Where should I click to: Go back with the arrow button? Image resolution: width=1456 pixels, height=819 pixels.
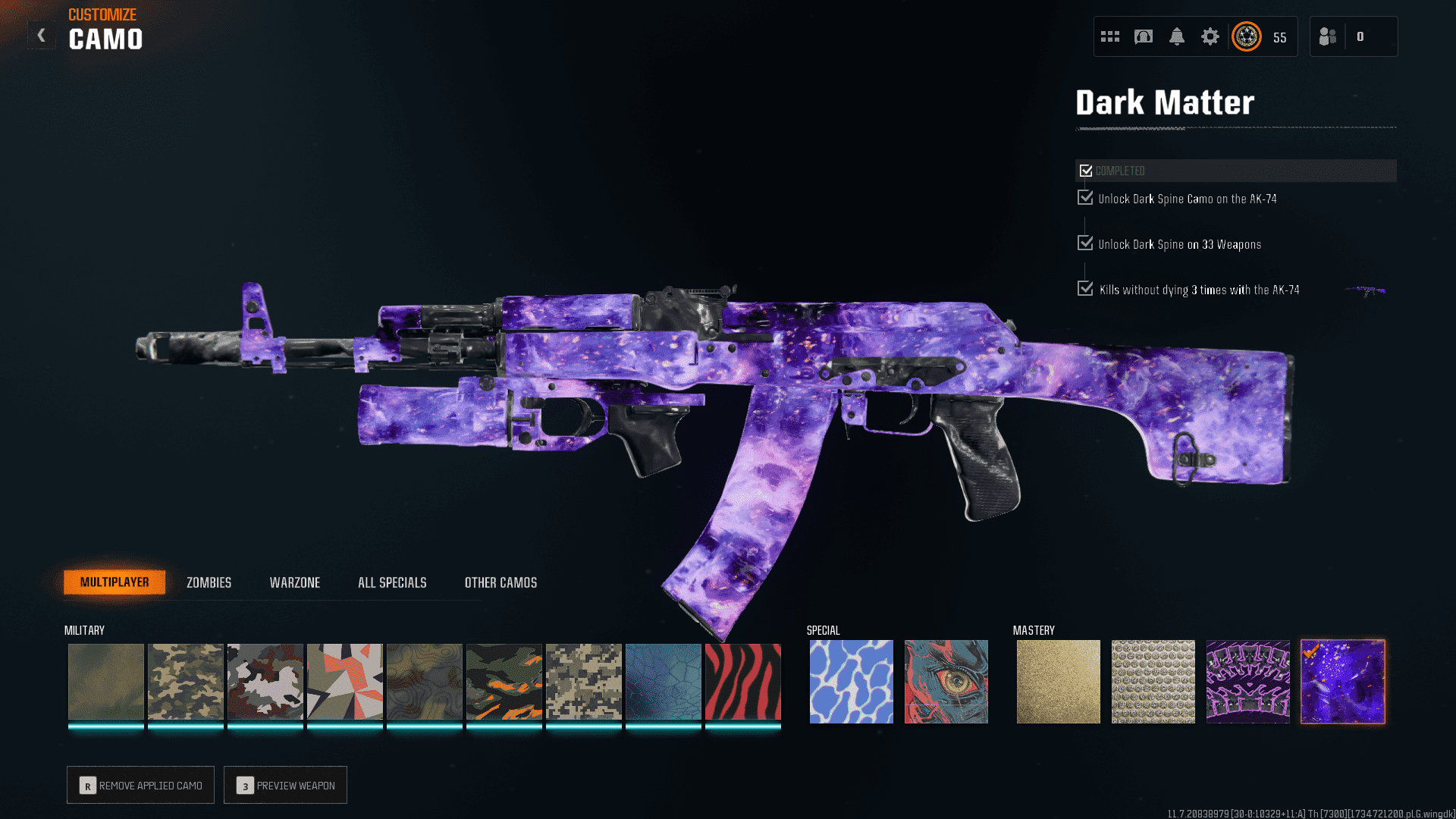pos(42,35)
